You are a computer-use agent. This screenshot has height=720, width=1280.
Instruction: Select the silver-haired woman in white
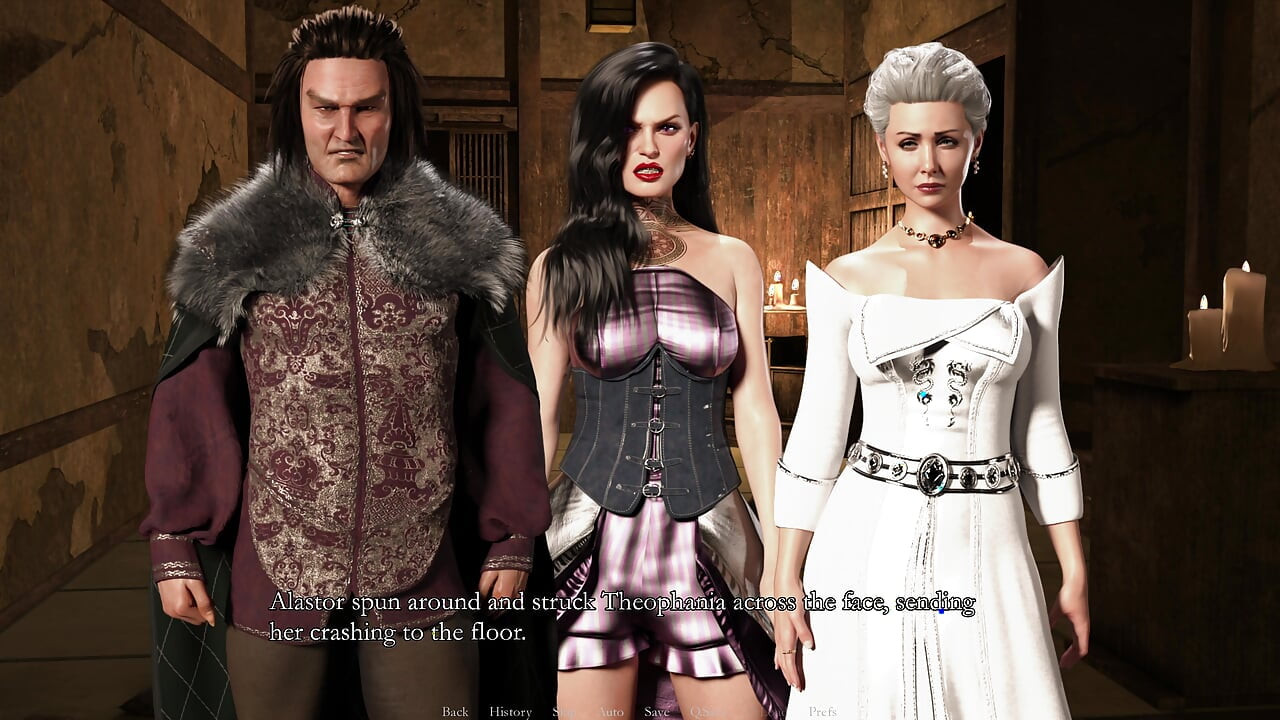tap(930, 300)
